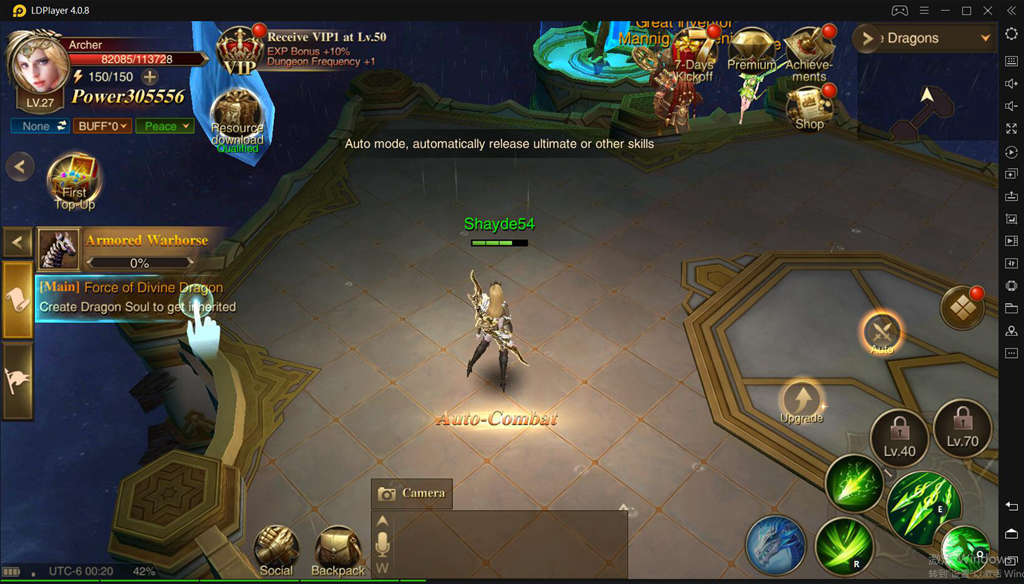Open the Backpack
Image resolution: width=1024 pixels, height=584 pixels.
pos(338,549)
